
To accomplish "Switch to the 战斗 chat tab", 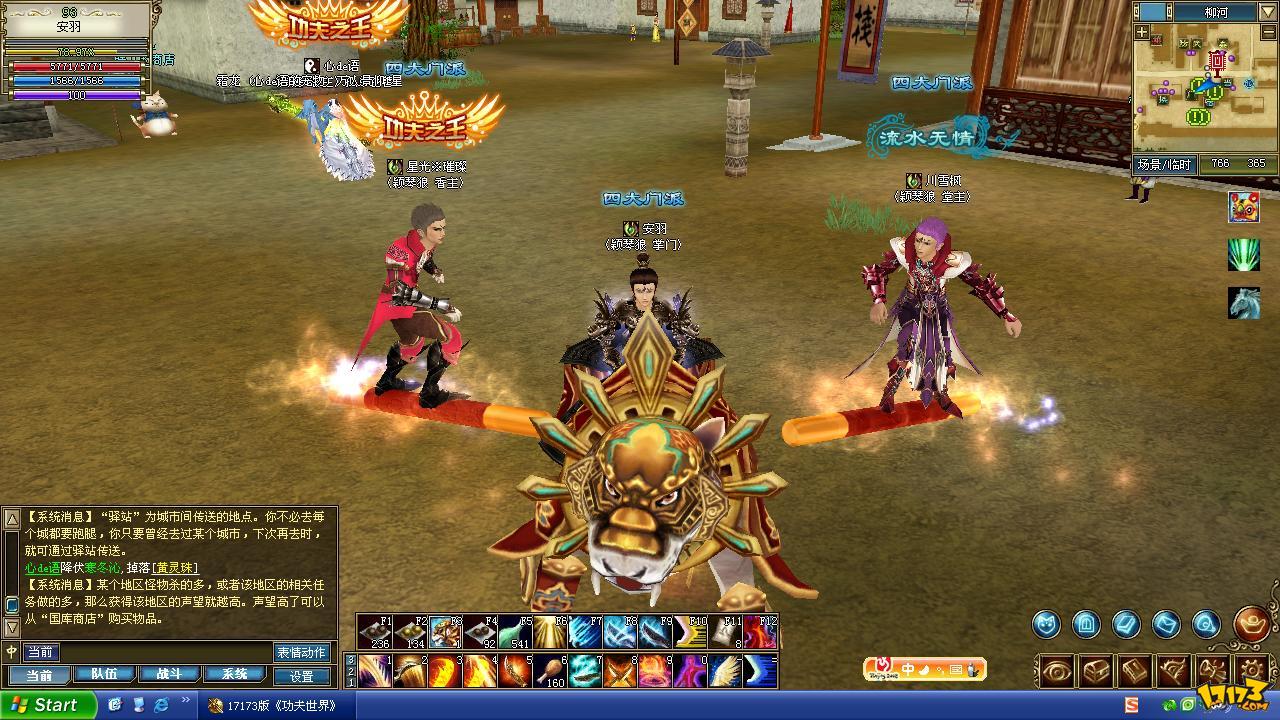I will 167,675.
